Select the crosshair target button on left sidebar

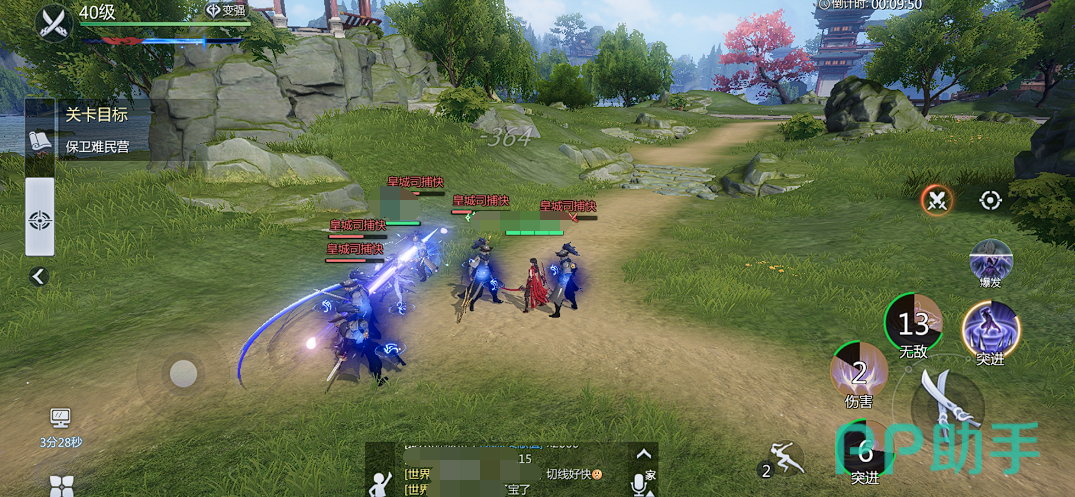pyautogui.click(x=40, y=218)
